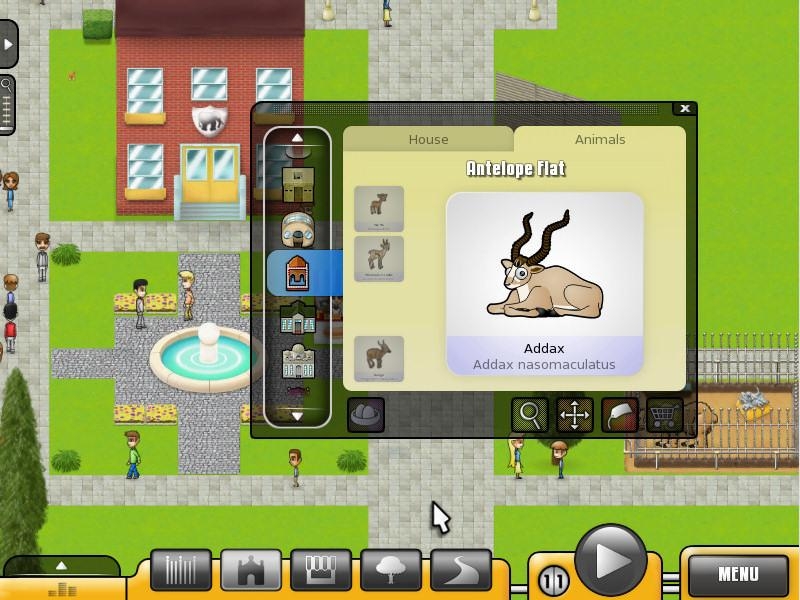This screenshot has width=800, height=600.
Task: Choose the winding path tool
Action: [x=461, y=570]
